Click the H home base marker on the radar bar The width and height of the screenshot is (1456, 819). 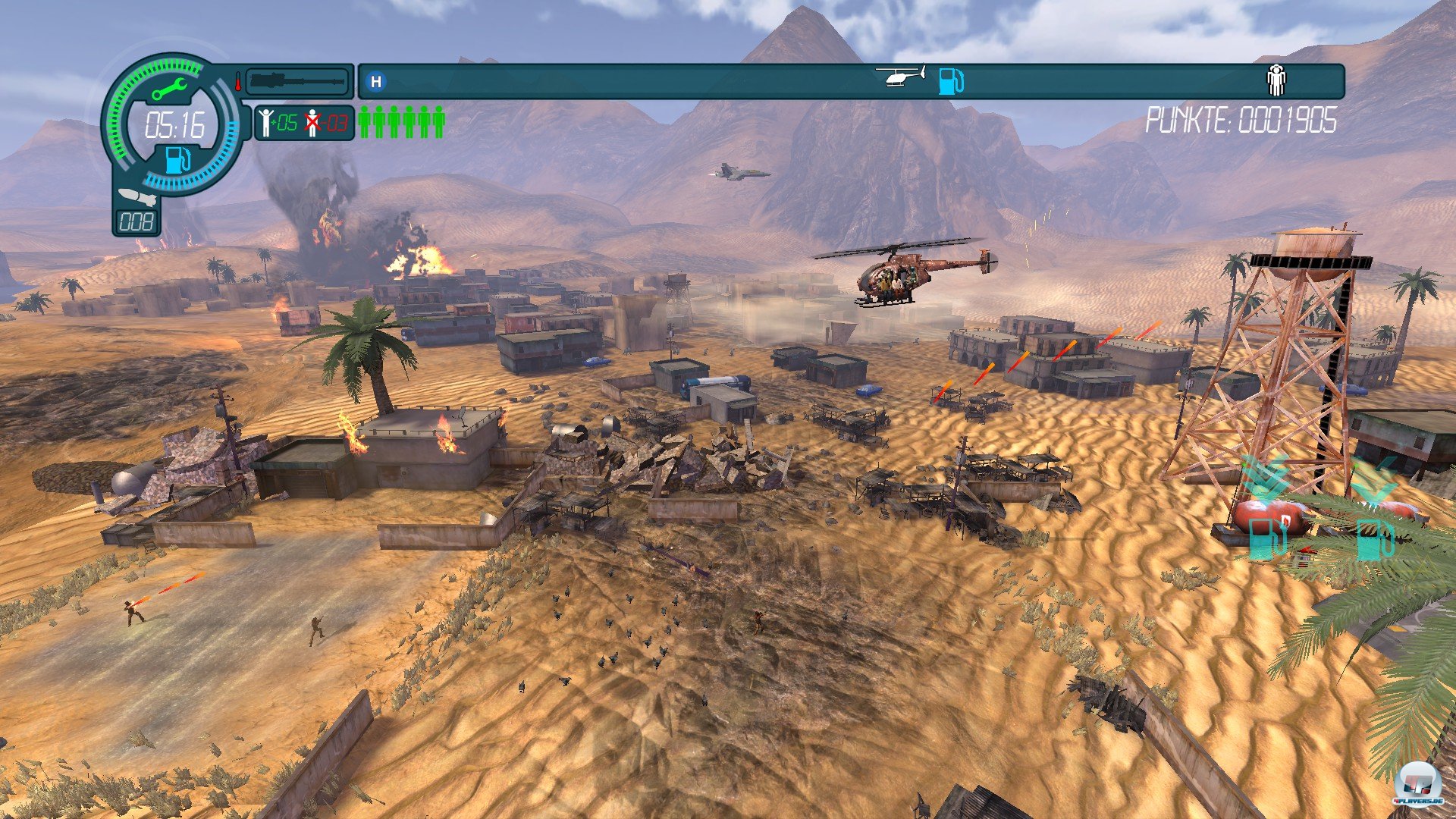coord(376,81)
